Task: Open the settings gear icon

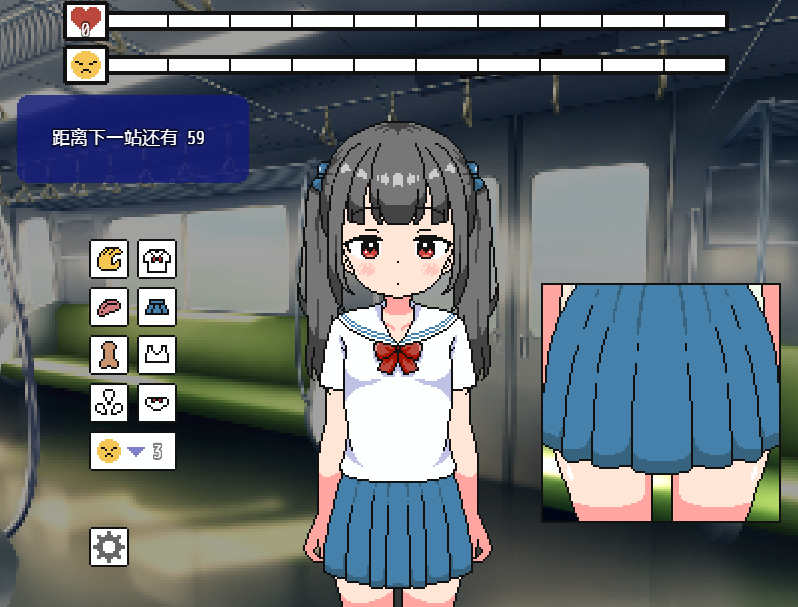Action: click(x=109, y=546)
